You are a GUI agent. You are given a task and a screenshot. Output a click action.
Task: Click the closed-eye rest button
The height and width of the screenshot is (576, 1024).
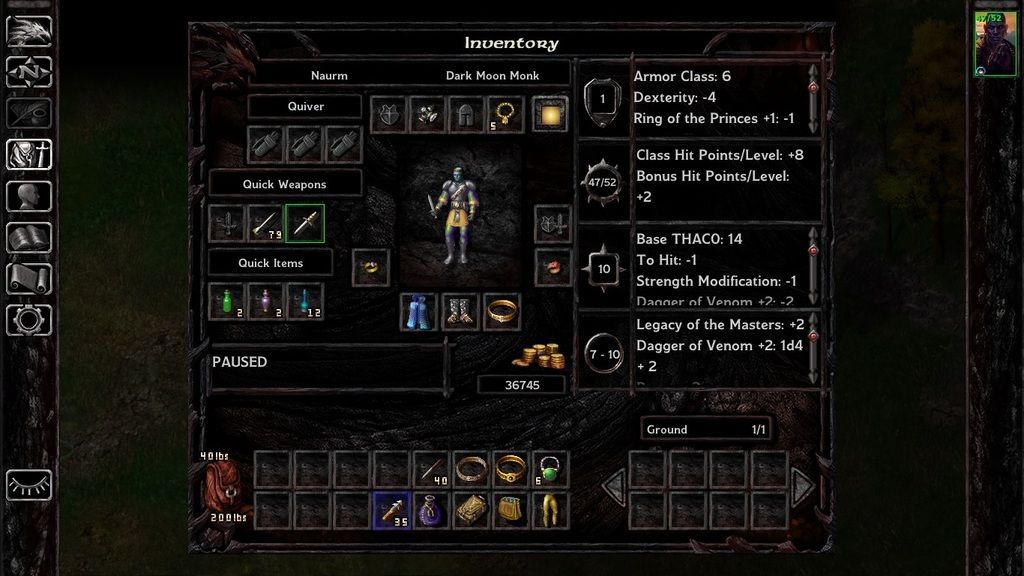[29, 484]
